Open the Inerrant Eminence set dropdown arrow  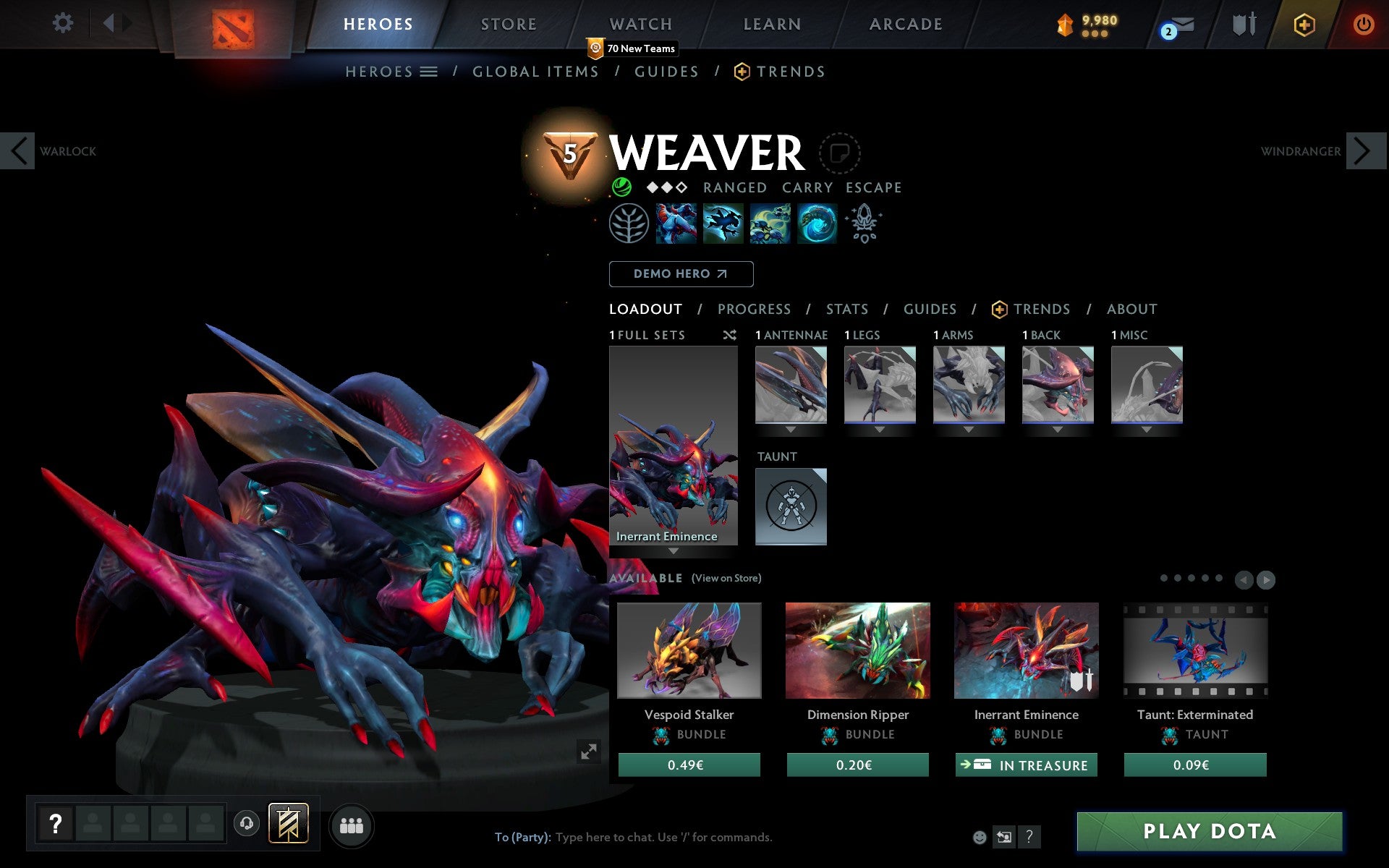click(674, 551)
